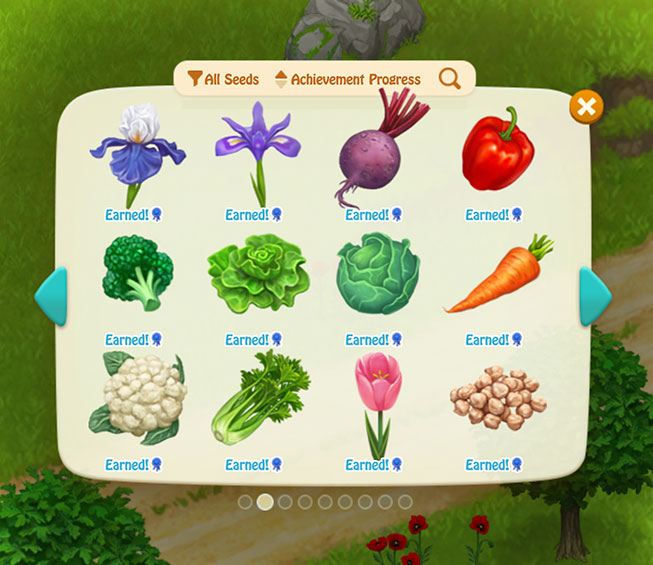Select the orange carrot
The image size is (653, 565).
pos(498,276)
